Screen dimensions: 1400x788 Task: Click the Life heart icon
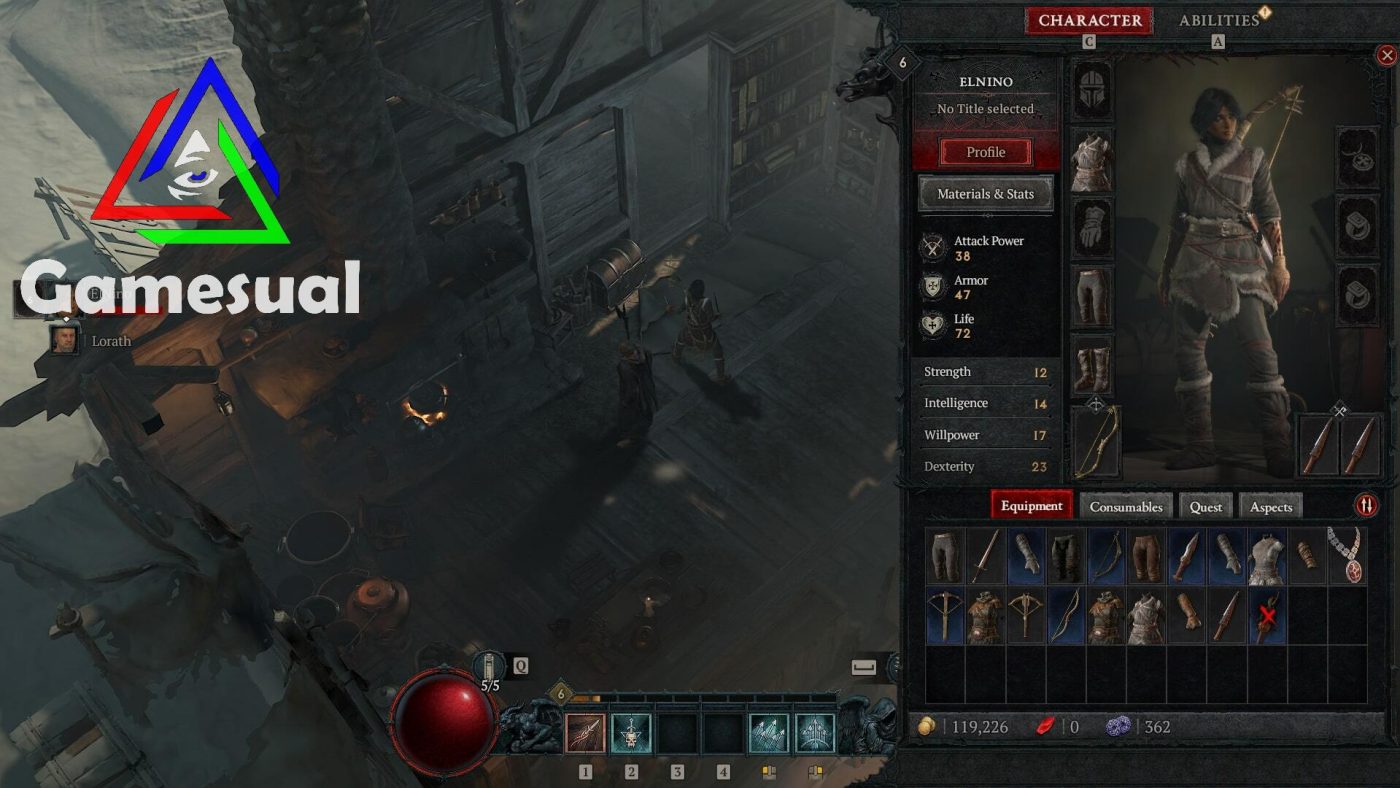click(934, 324)
